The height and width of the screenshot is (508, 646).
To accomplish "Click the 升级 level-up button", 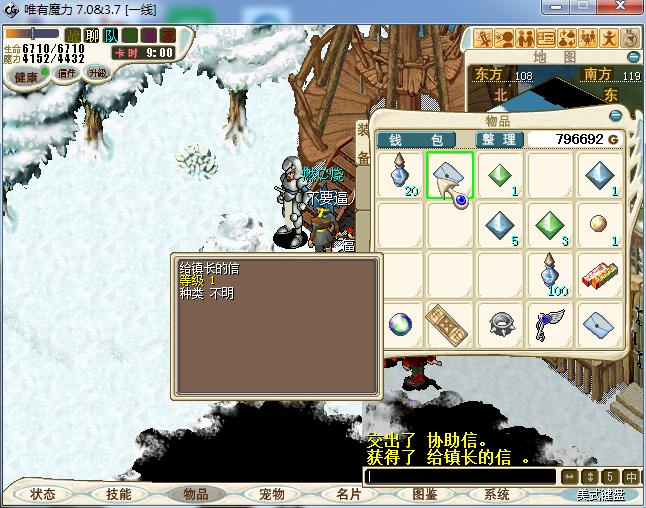I will point(98,73).
